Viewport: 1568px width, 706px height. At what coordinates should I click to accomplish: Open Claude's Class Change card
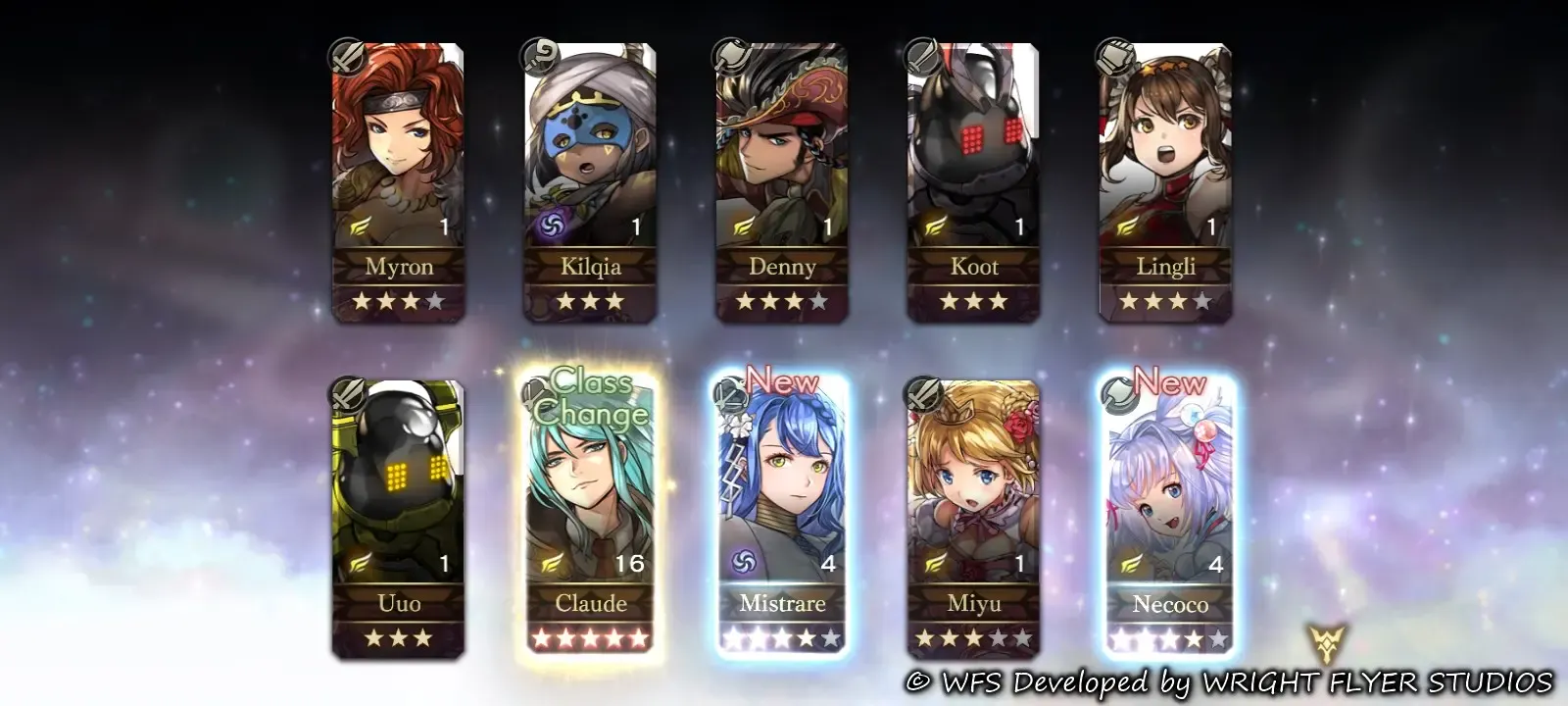(x=590, y=520)
